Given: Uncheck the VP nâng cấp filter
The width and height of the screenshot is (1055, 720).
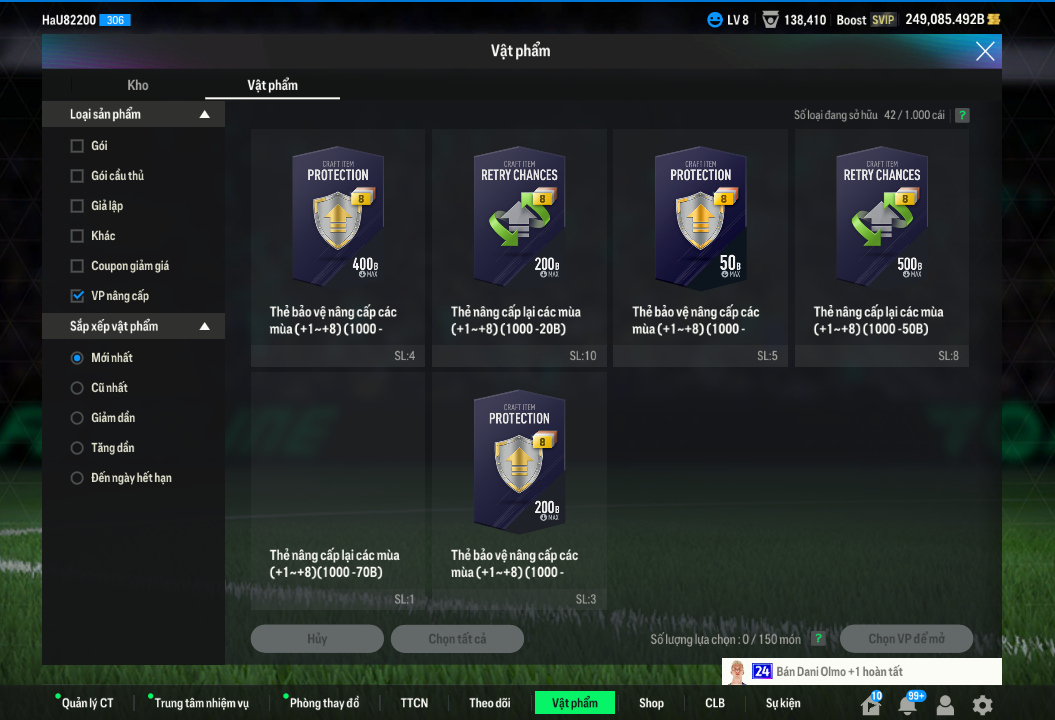Looking at the screenshot, I should click(x=77, y=296).
